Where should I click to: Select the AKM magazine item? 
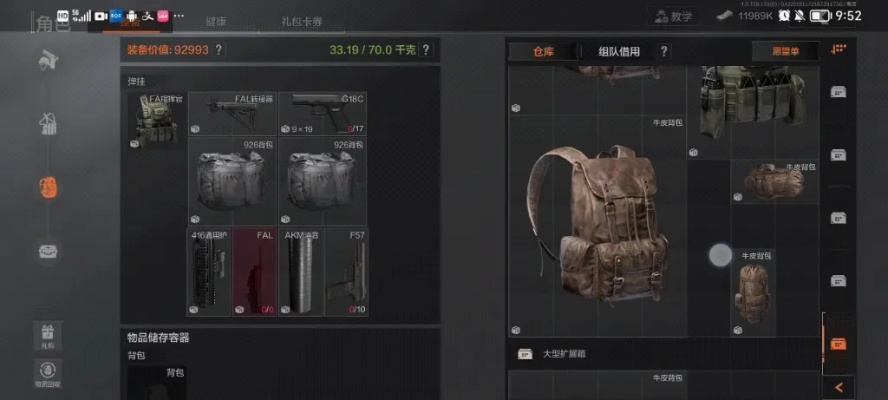(x=299, y=271)
